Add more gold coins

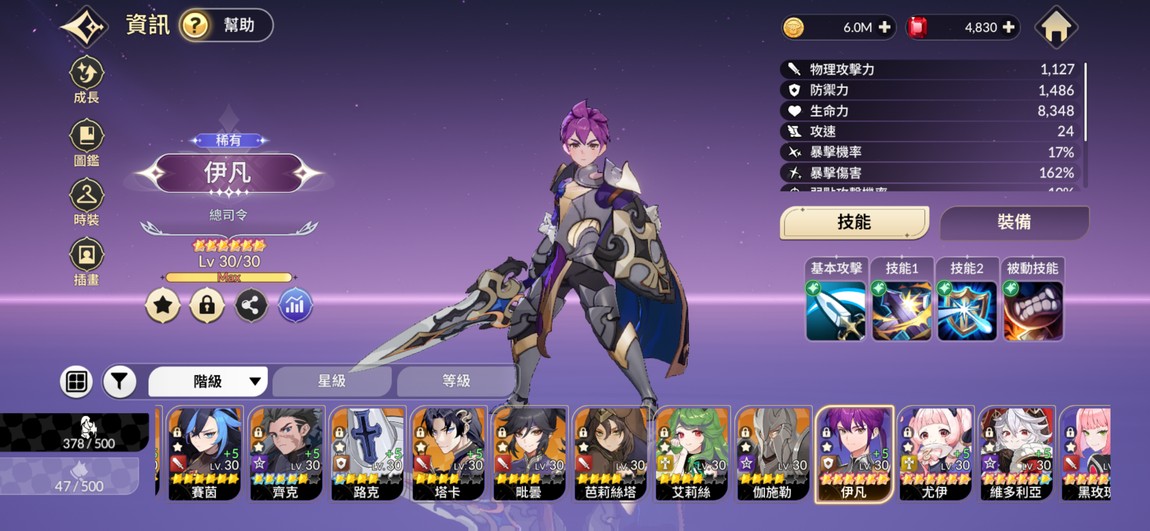tap(884, 28)
